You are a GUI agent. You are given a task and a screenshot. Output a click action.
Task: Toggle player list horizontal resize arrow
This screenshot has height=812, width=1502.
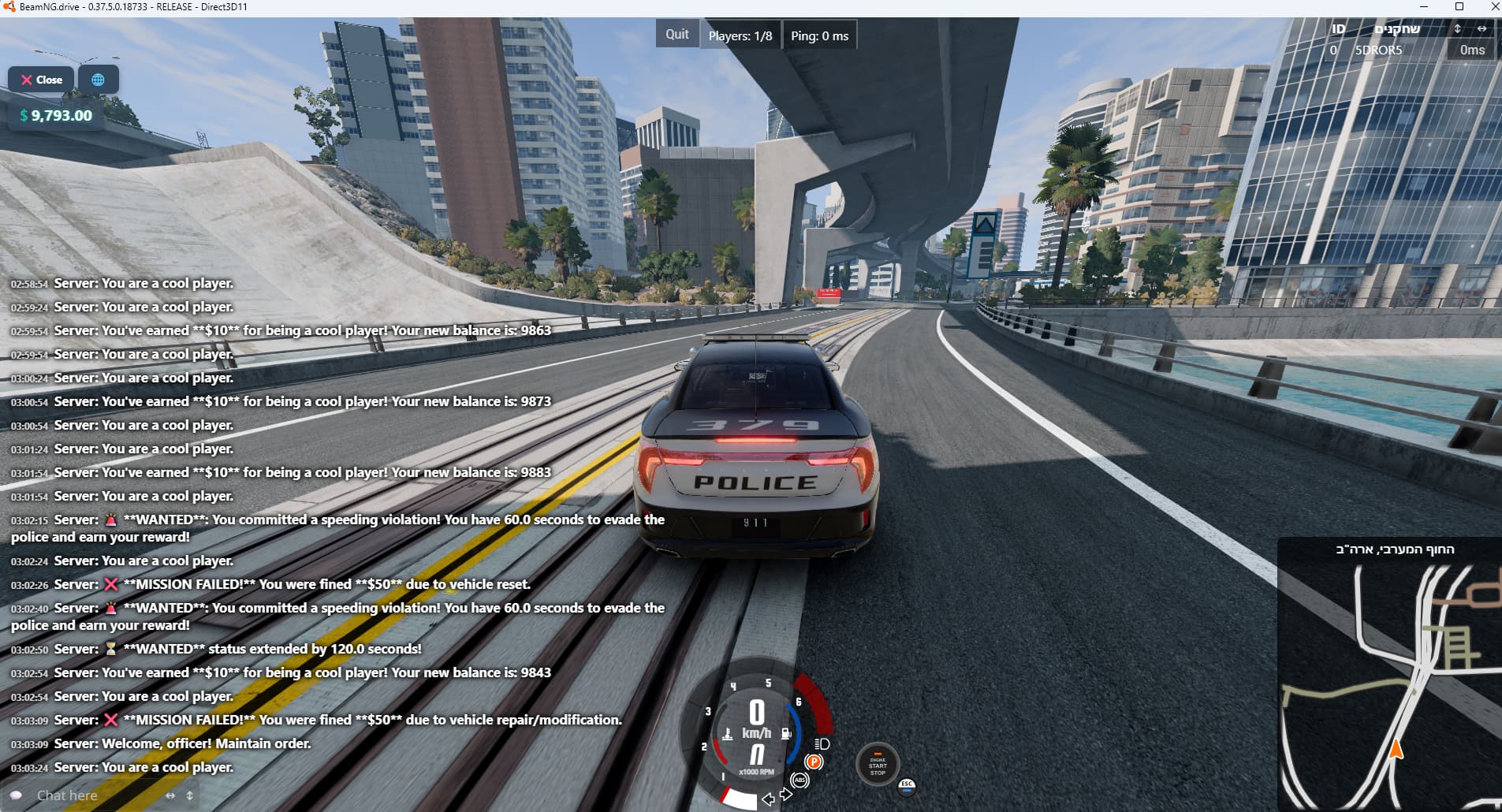[1482, 28]
